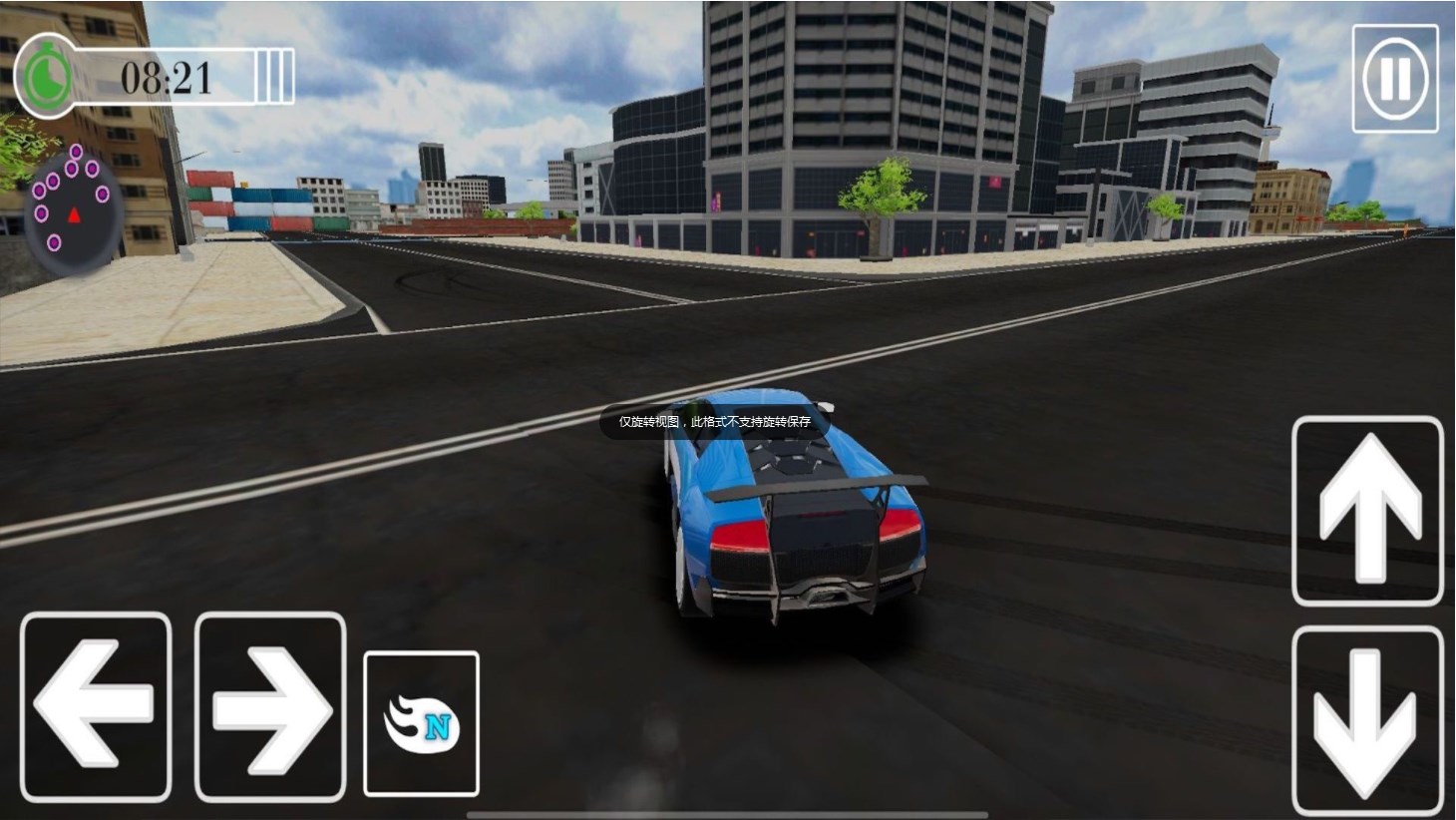This screenshot has width=1456, height=820.
Task: Activate the nitro boost flame button
Action: coord(421,723)
